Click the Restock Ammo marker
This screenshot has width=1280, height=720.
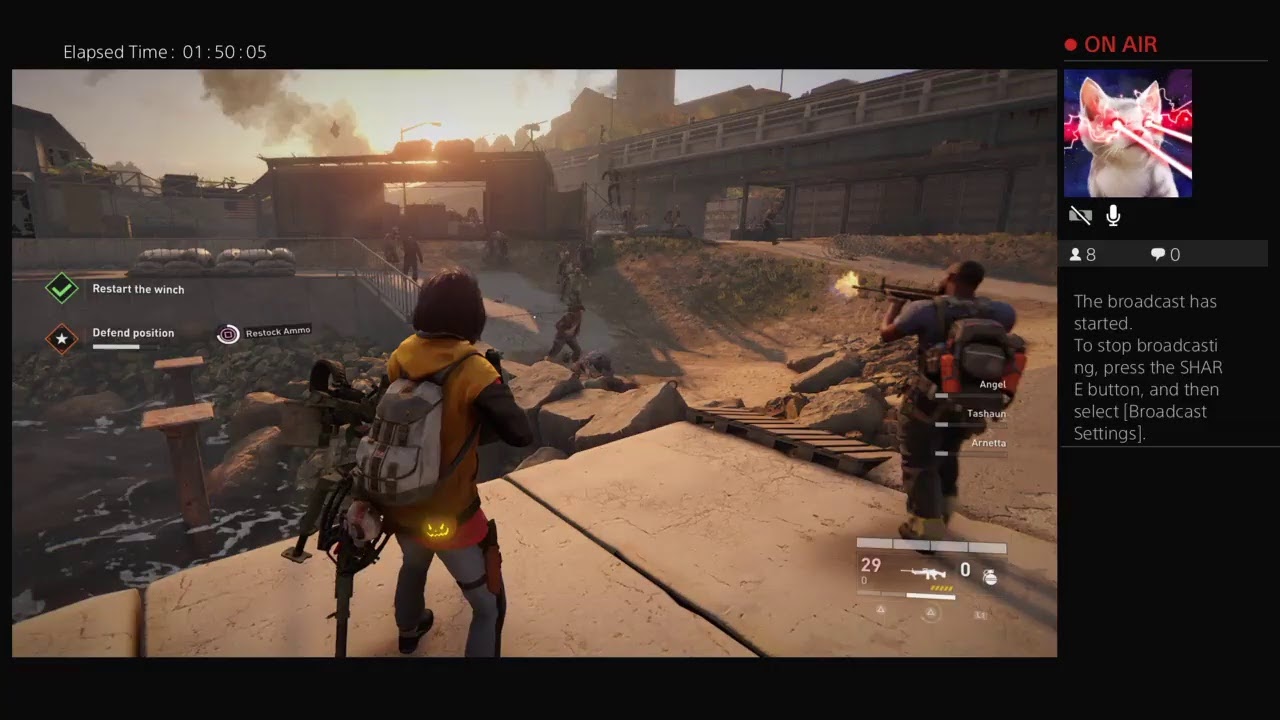[229, 334]
